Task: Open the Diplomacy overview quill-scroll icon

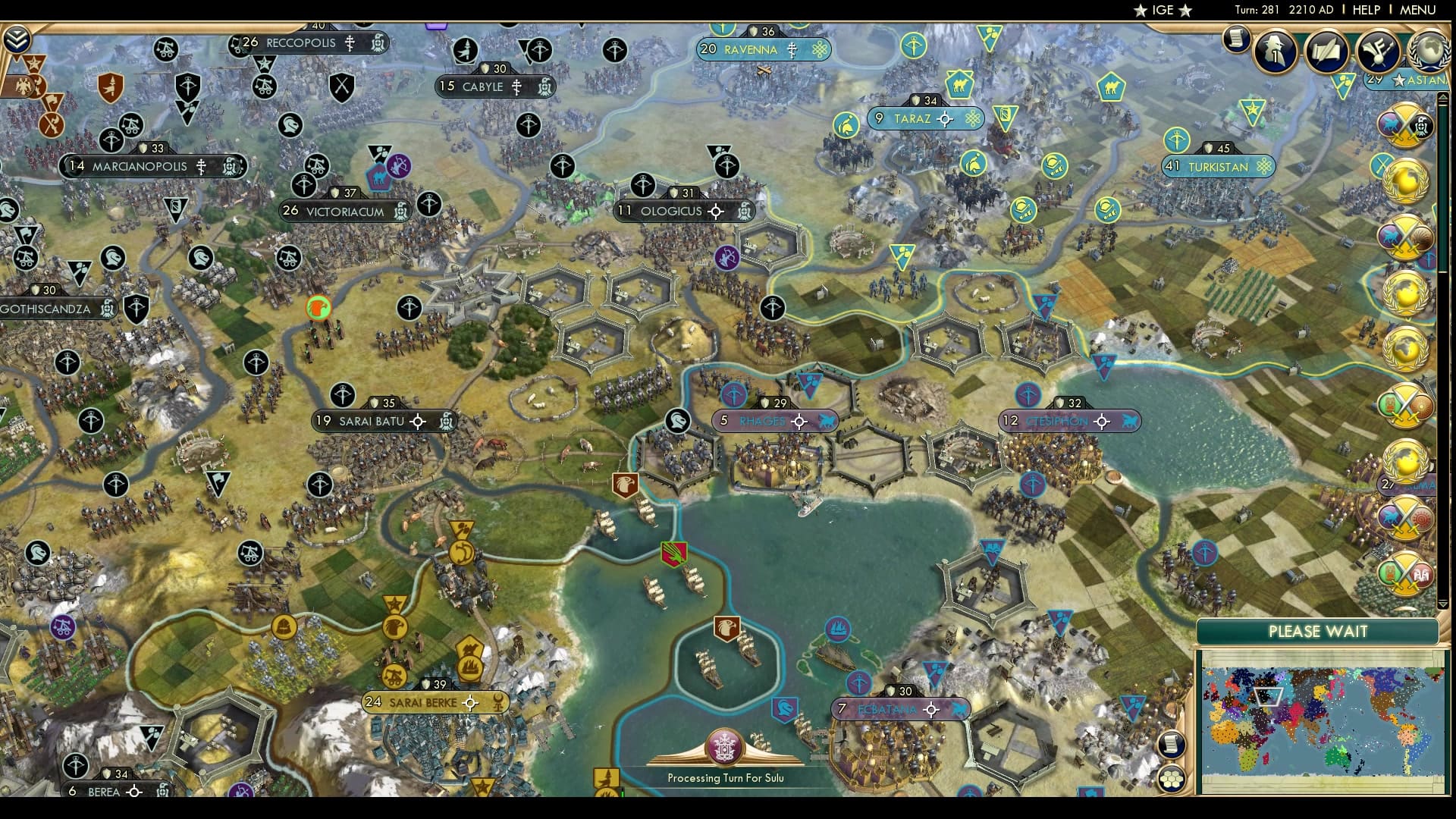Action: tap(1327, 49)
